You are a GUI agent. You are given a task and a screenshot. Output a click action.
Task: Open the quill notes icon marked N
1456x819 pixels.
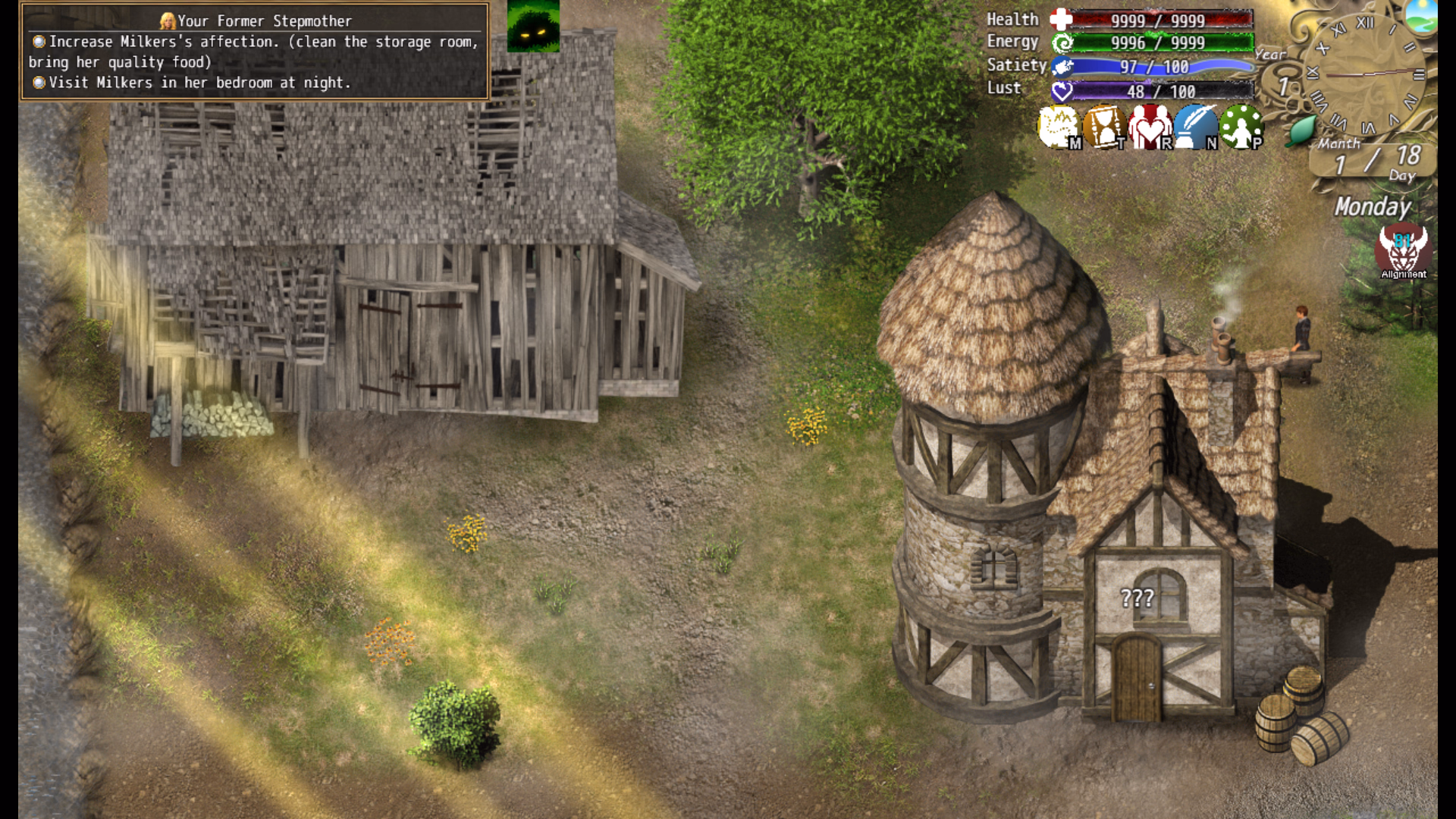click(x=1196, y=127)
